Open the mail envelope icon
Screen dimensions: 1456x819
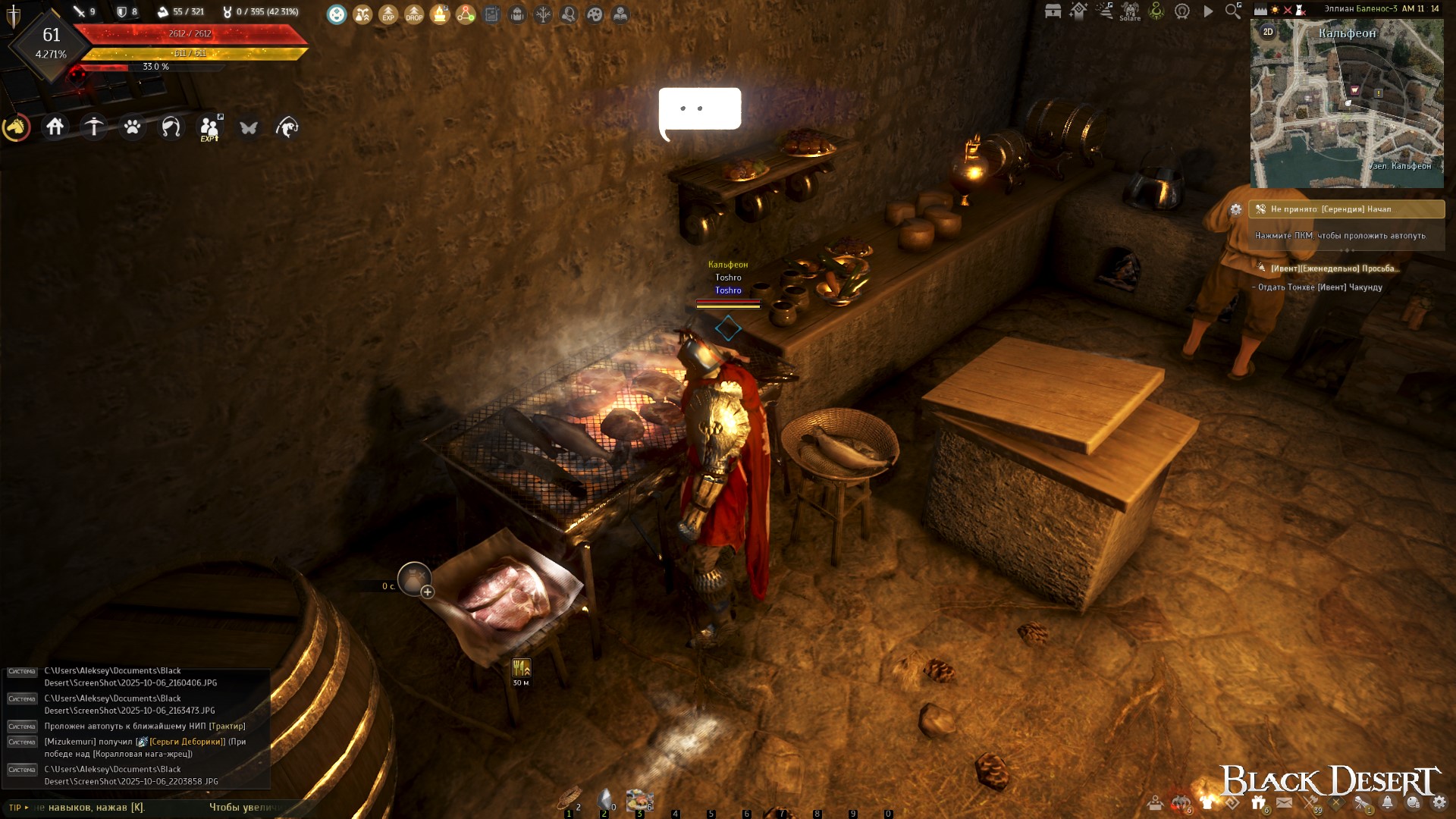point(1285,802)
